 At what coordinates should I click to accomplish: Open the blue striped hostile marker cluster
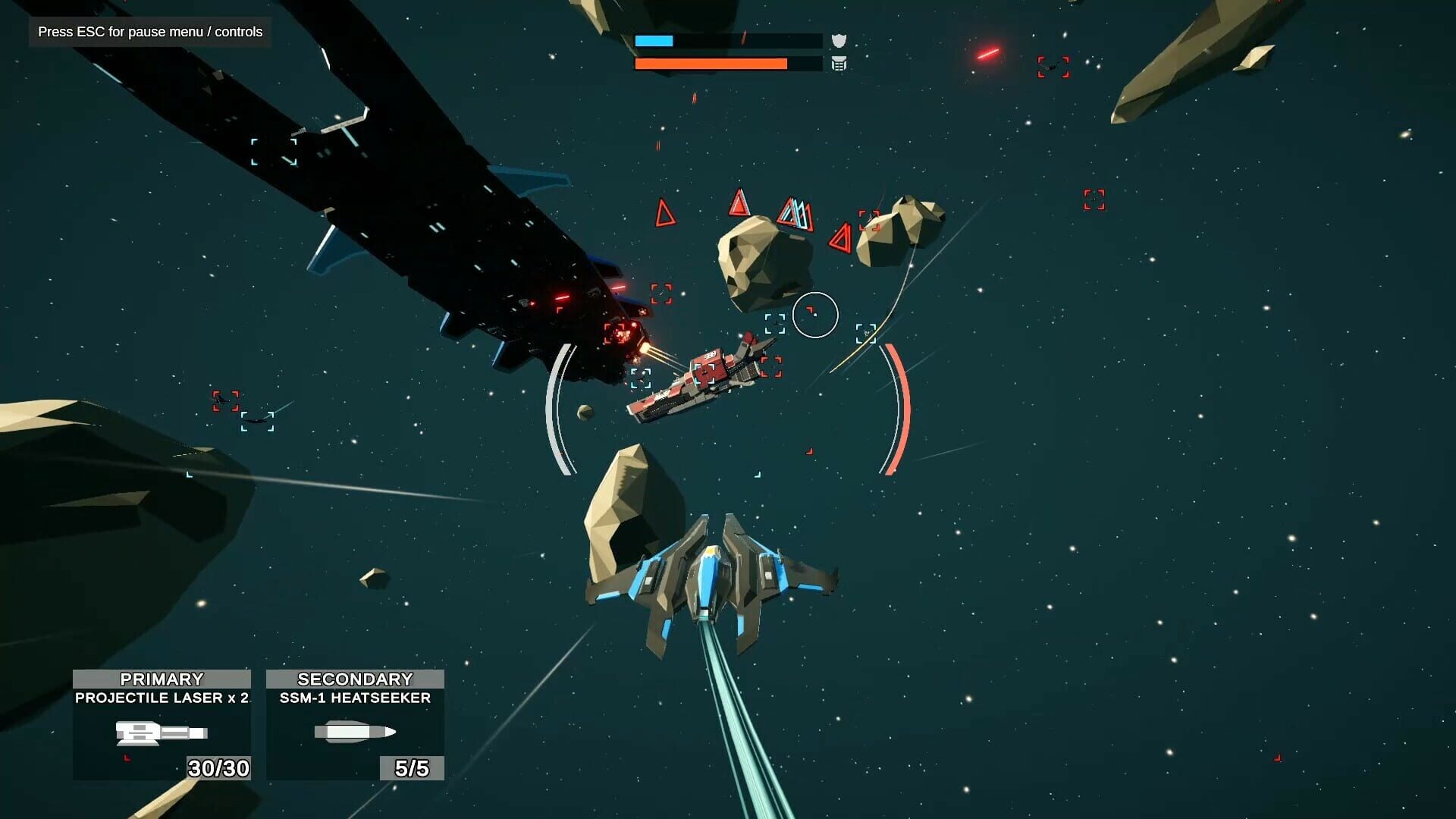tap(794, 211)
